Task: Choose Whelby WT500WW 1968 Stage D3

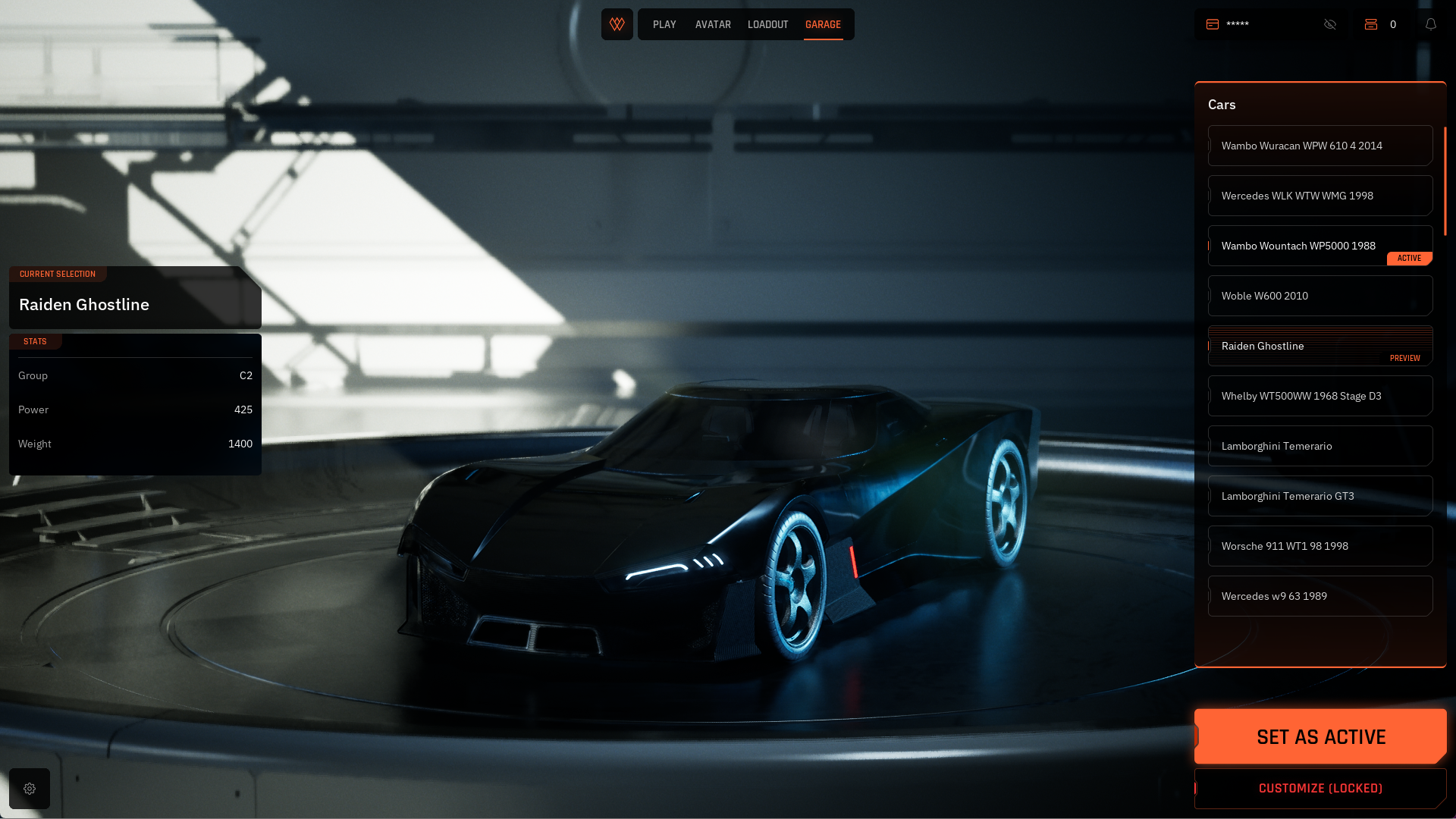Action: pos(1319,396)
